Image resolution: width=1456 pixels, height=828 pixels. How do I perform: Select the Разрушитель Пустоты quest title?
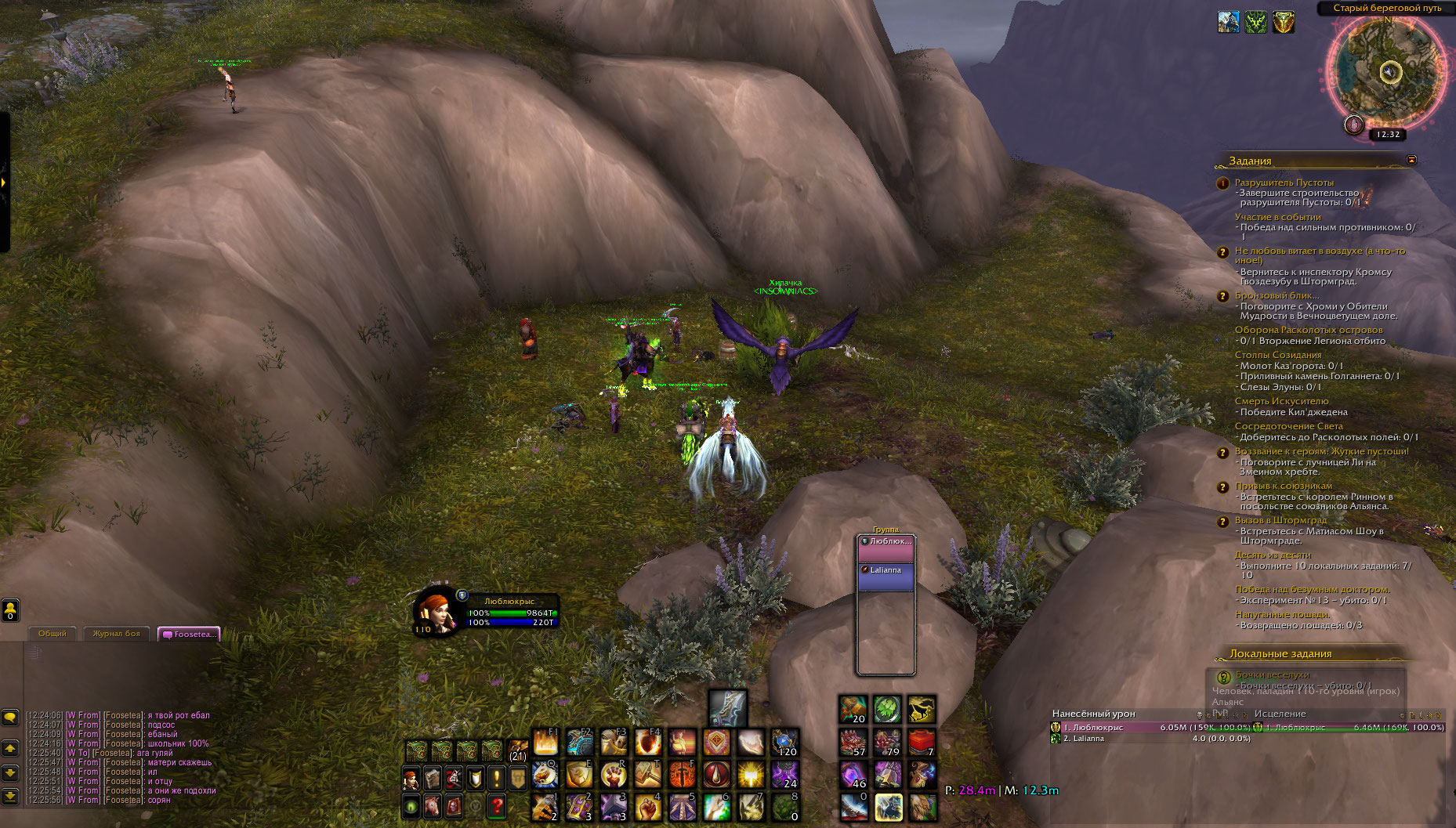pos(1284,183)
